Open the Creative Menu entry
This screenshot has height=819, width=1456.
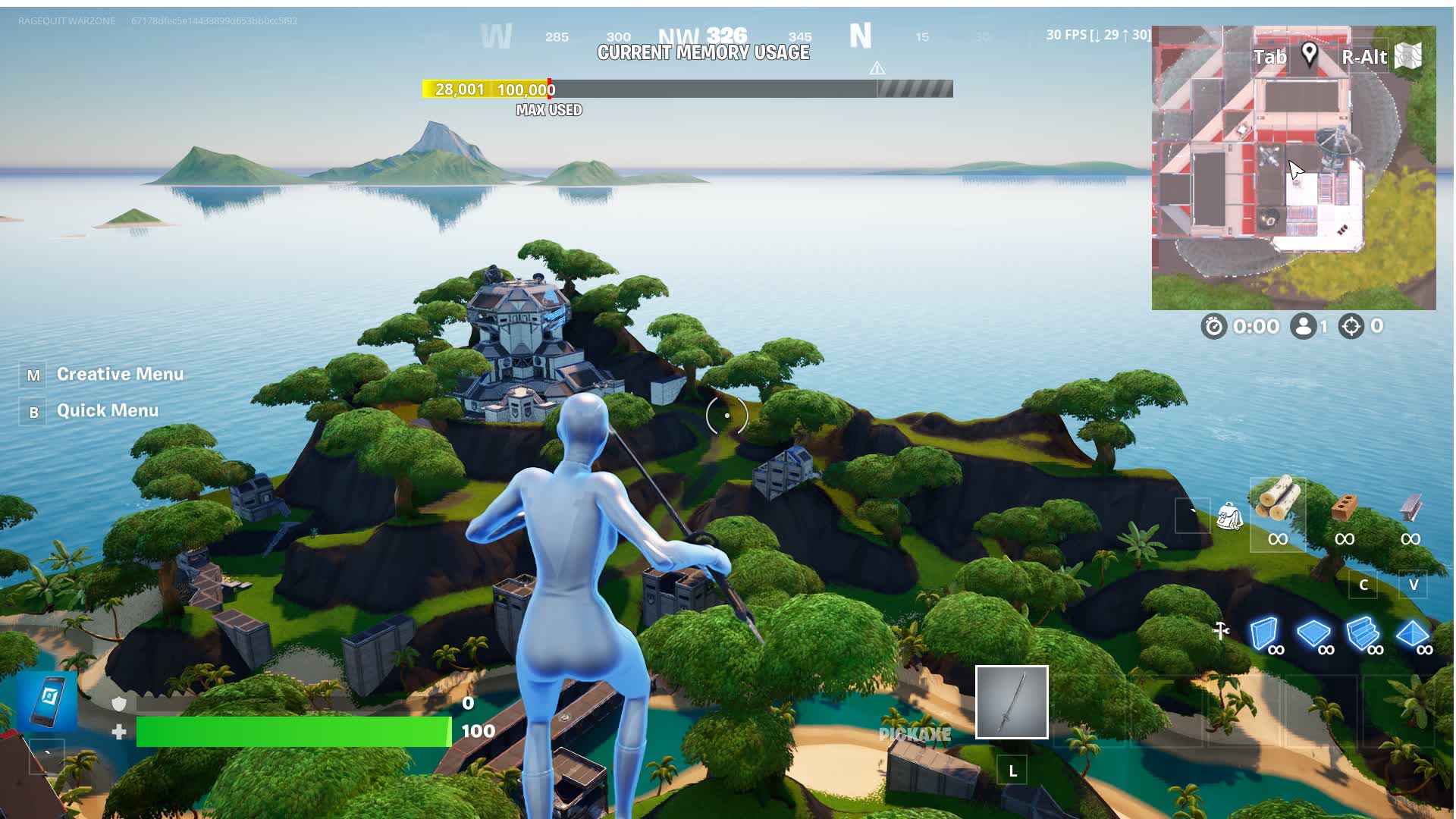(x=119, y=375)
